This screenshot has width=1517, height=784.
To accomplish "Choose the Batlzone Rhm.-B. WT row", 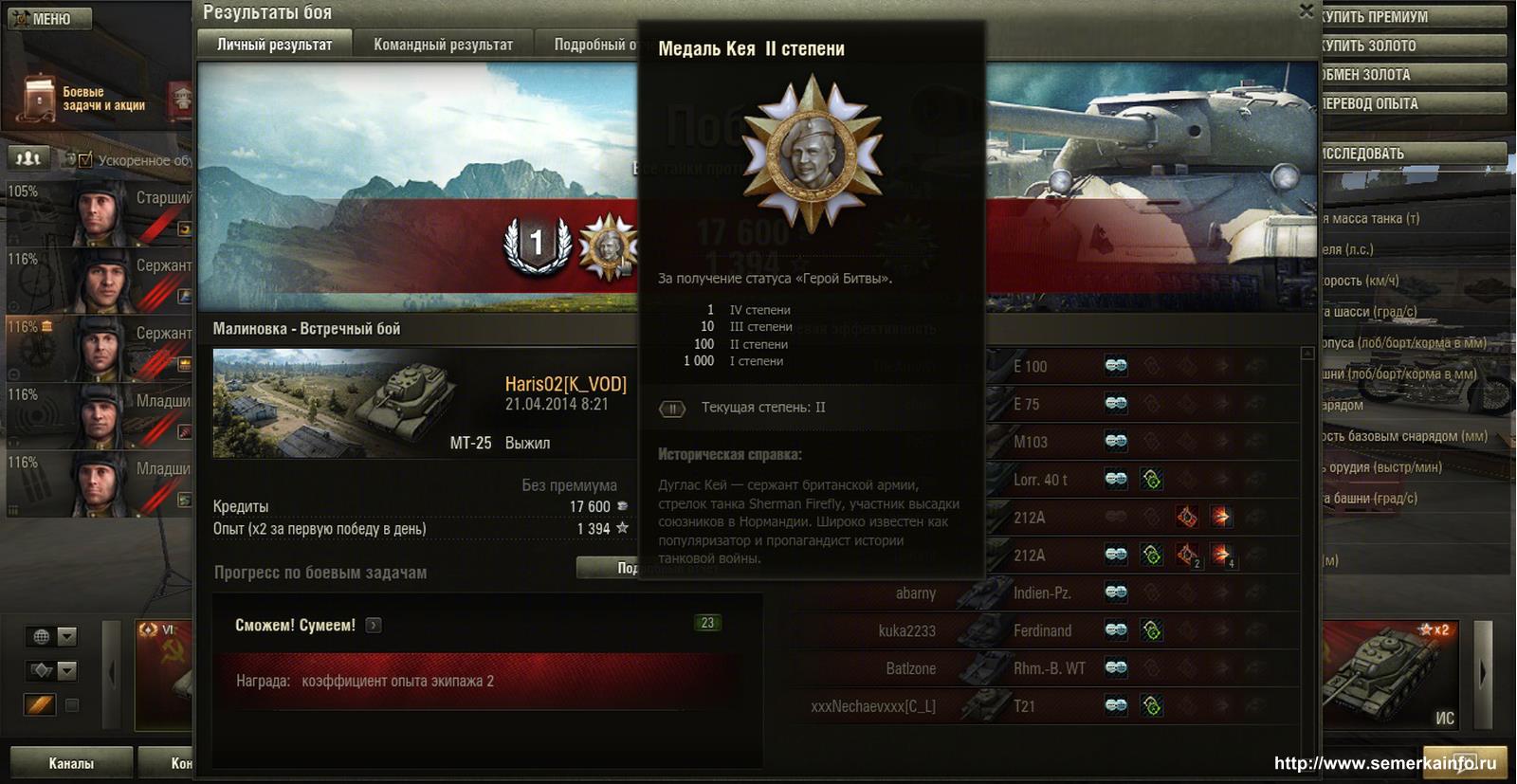I will [x=1043, y=669].
